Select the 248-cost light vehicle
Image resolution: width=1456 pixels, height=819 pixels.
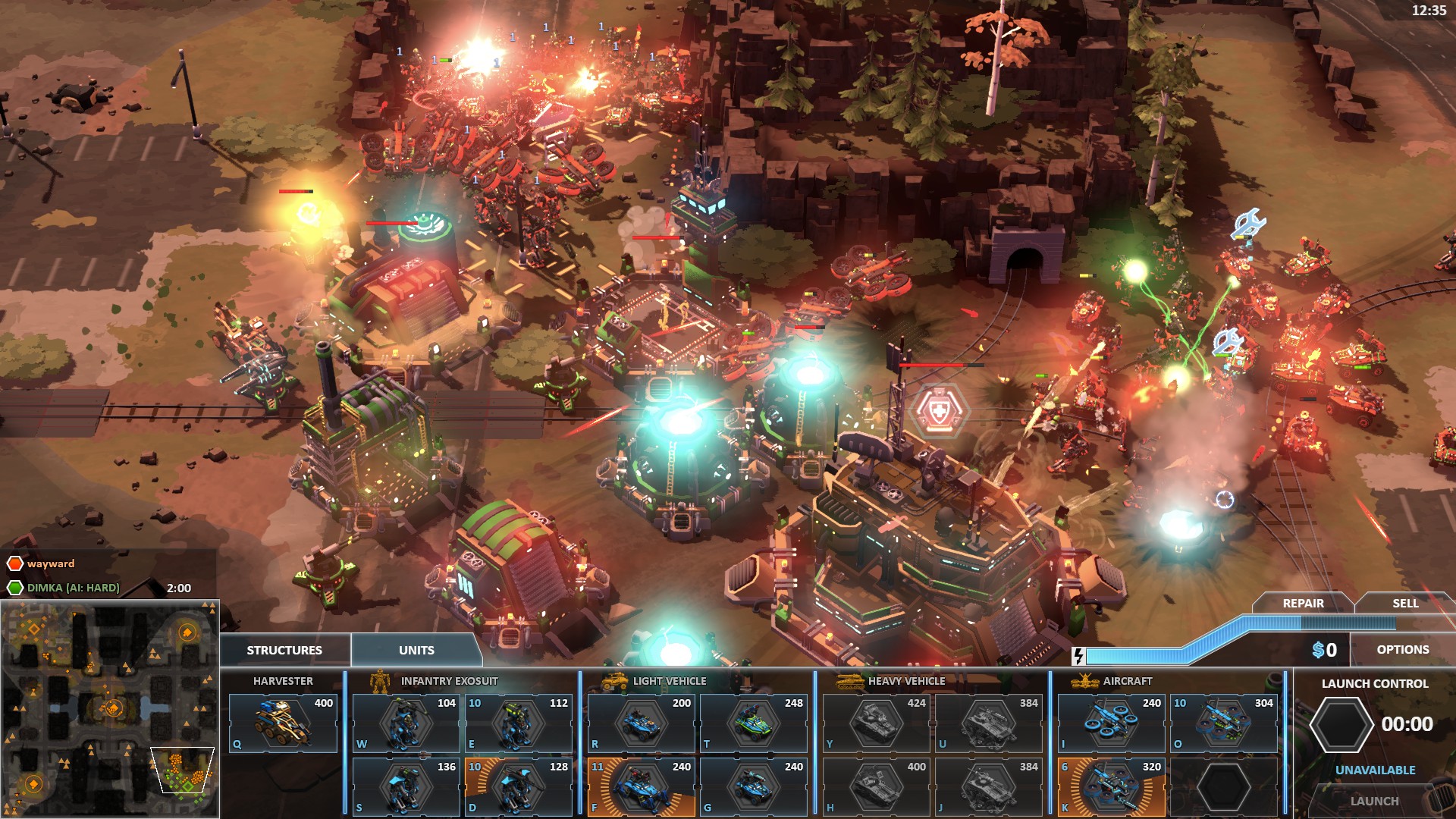click(x=753, y=723)
